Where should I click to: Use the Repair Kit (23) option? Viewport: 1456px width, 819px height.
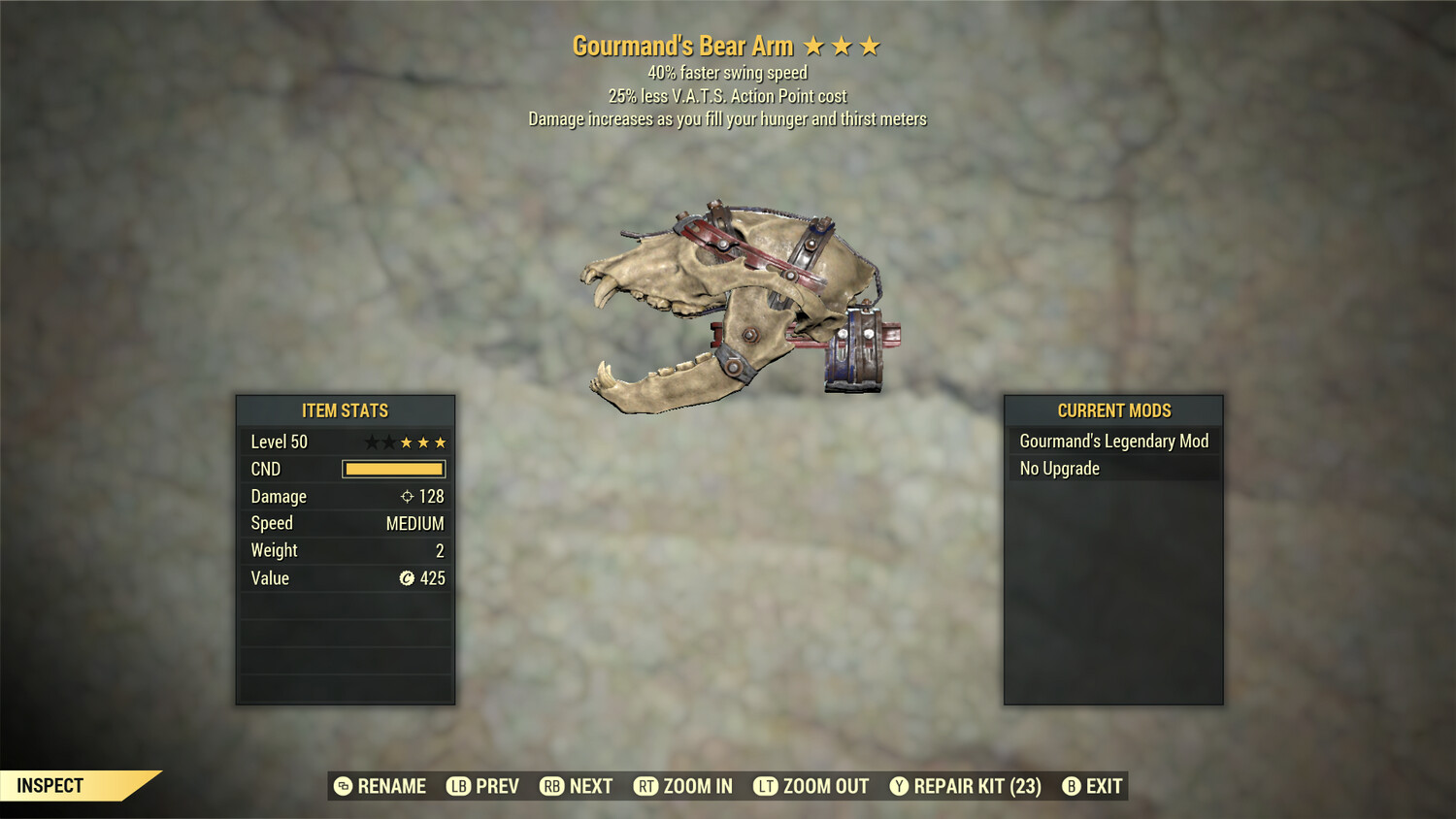click(x=966, y=786)
